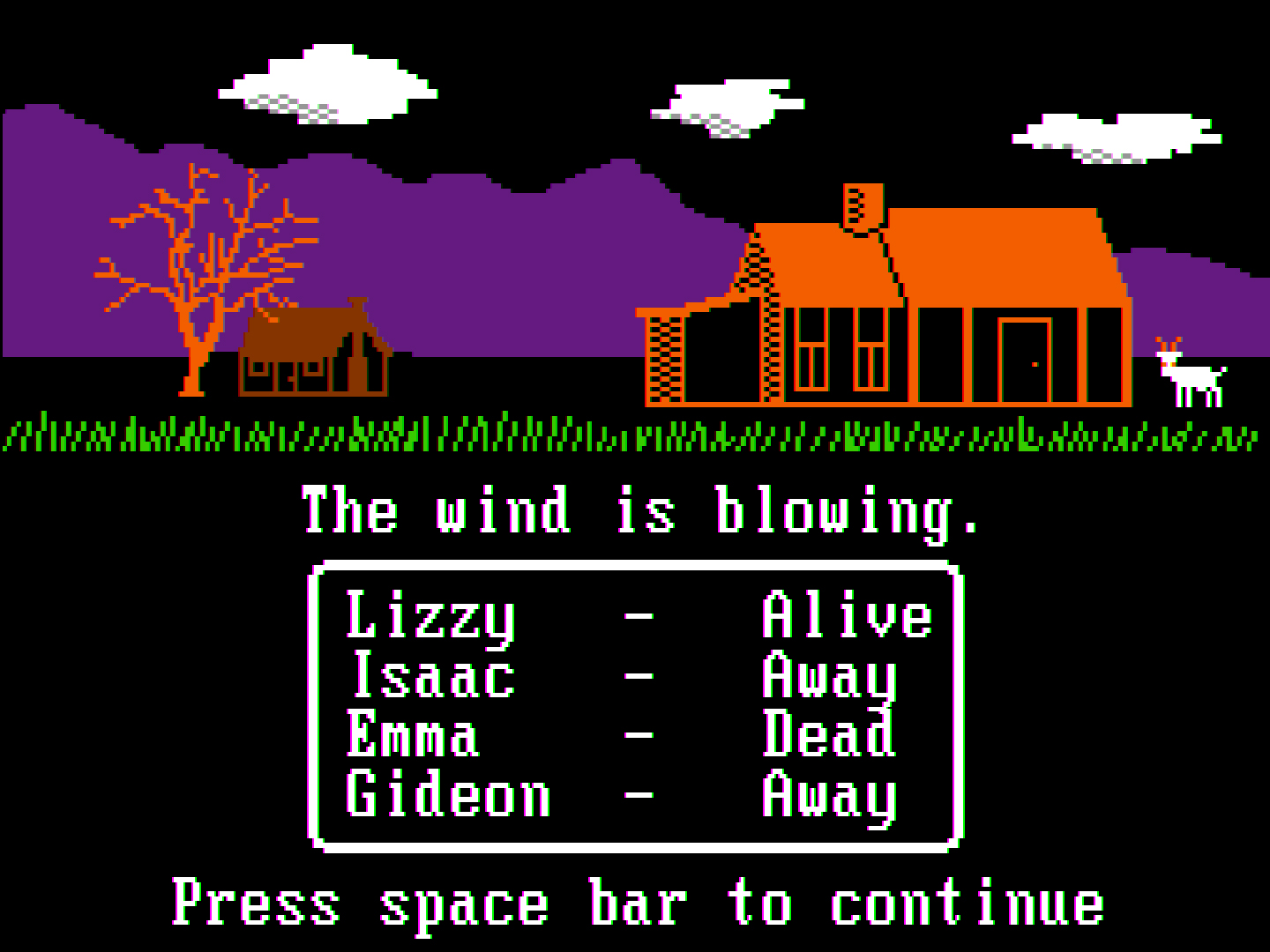
Task: Click the green grass strip below the houses
Action: coord(441,432)
